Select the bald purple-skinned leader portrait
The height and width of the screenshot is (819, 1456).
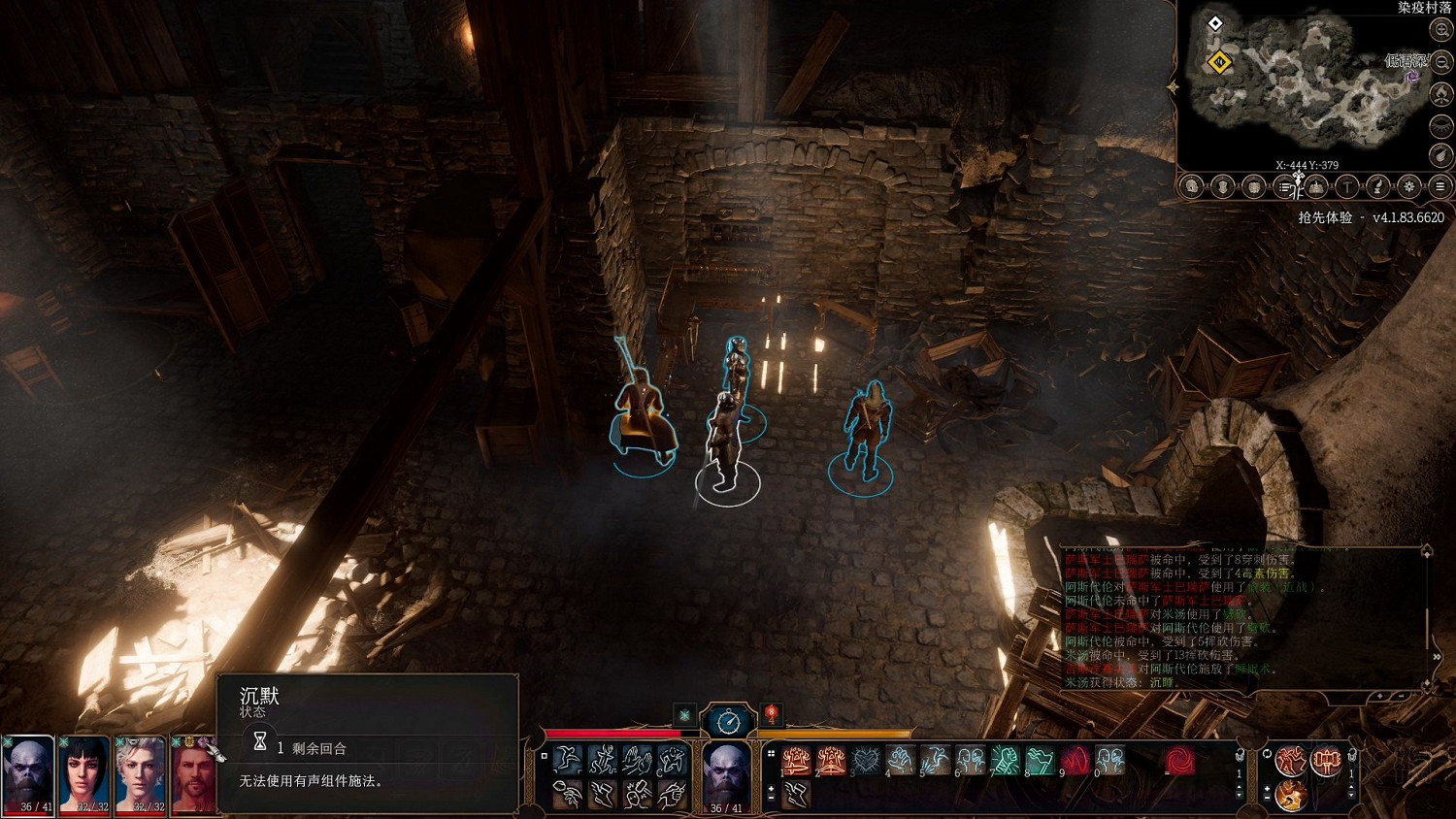[28, 773]
